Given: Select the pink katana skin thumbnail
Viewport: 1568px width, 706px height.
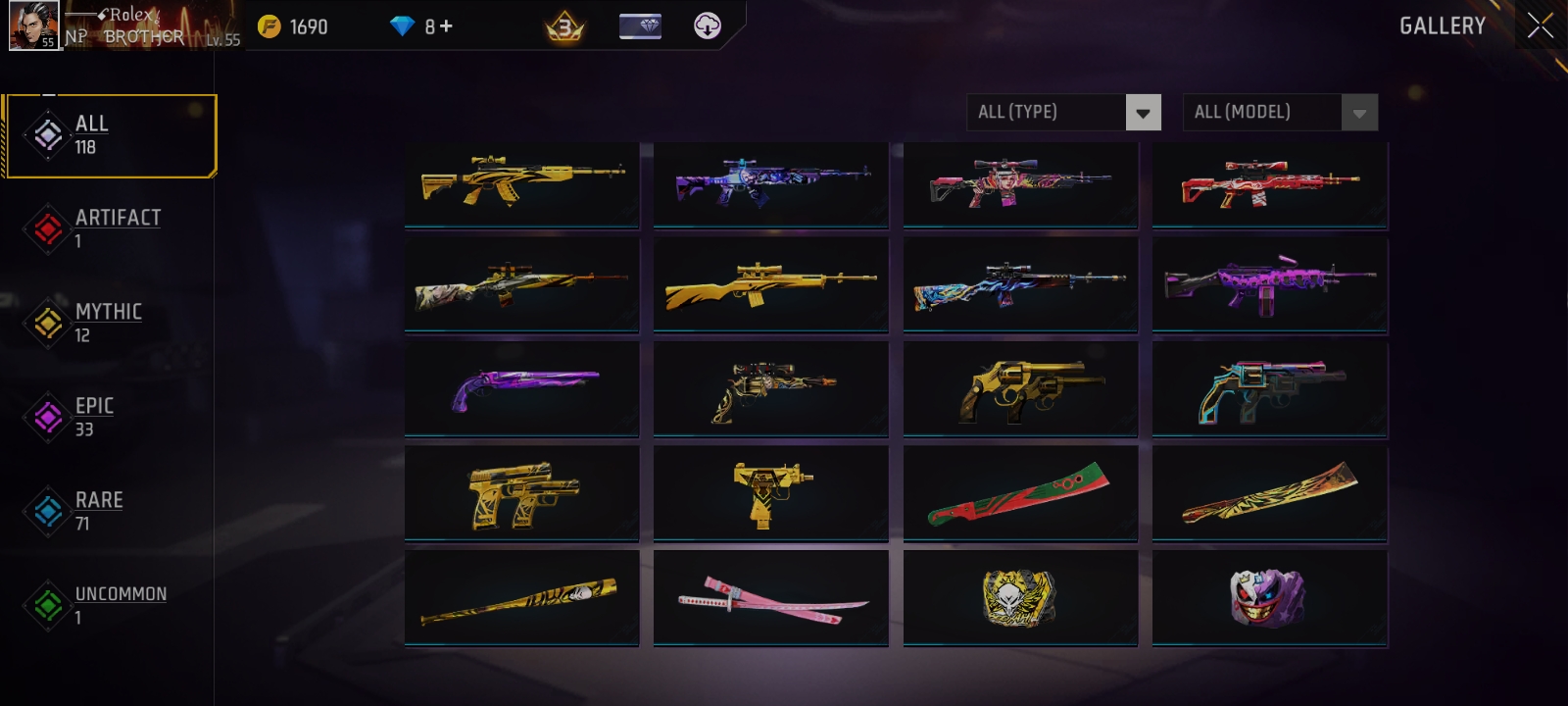Looking at the screenshot, I should (770, 596).
